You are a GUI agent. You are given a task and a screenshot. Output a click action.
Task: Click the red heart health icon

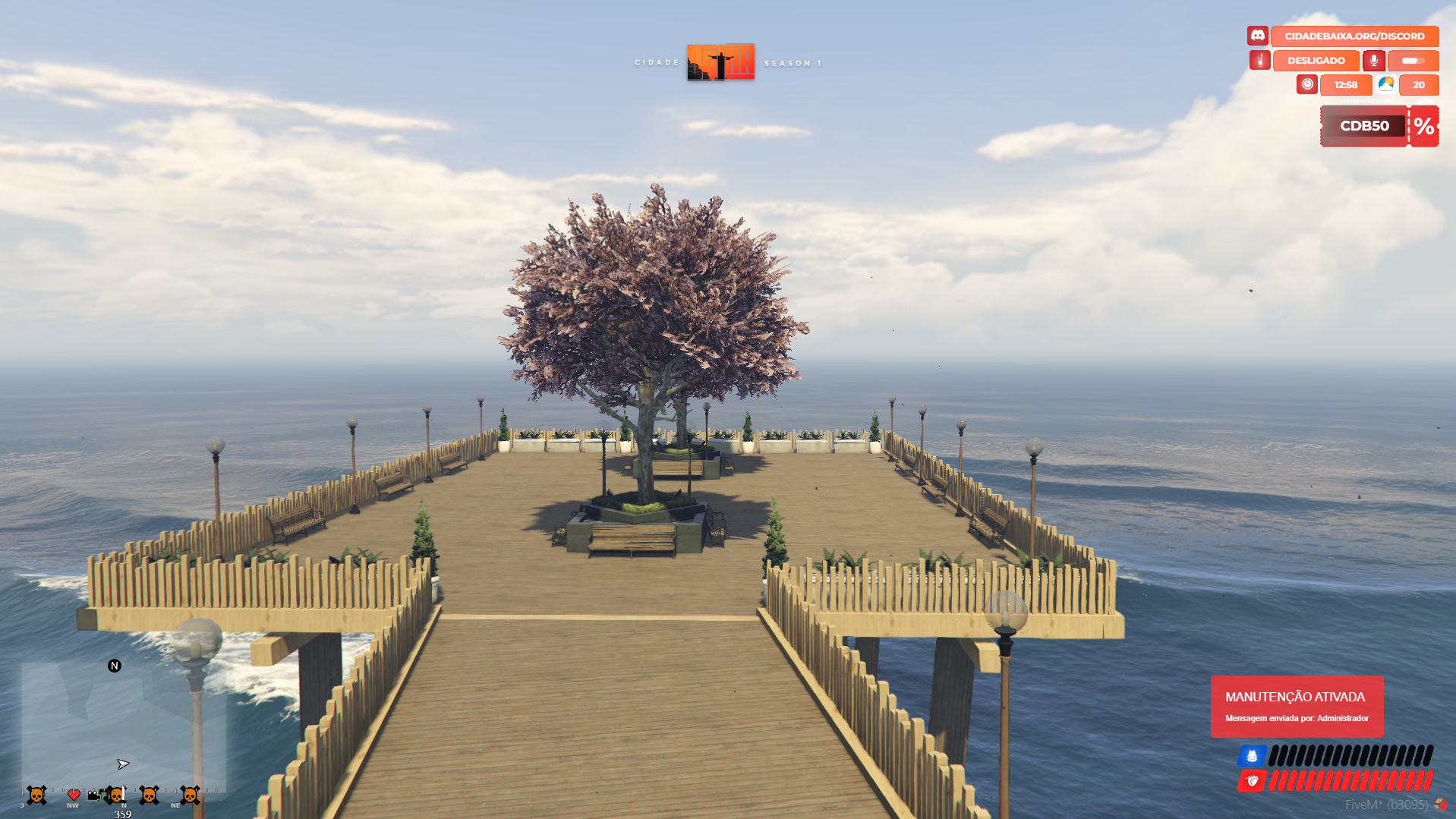[x=1252, y=780]
